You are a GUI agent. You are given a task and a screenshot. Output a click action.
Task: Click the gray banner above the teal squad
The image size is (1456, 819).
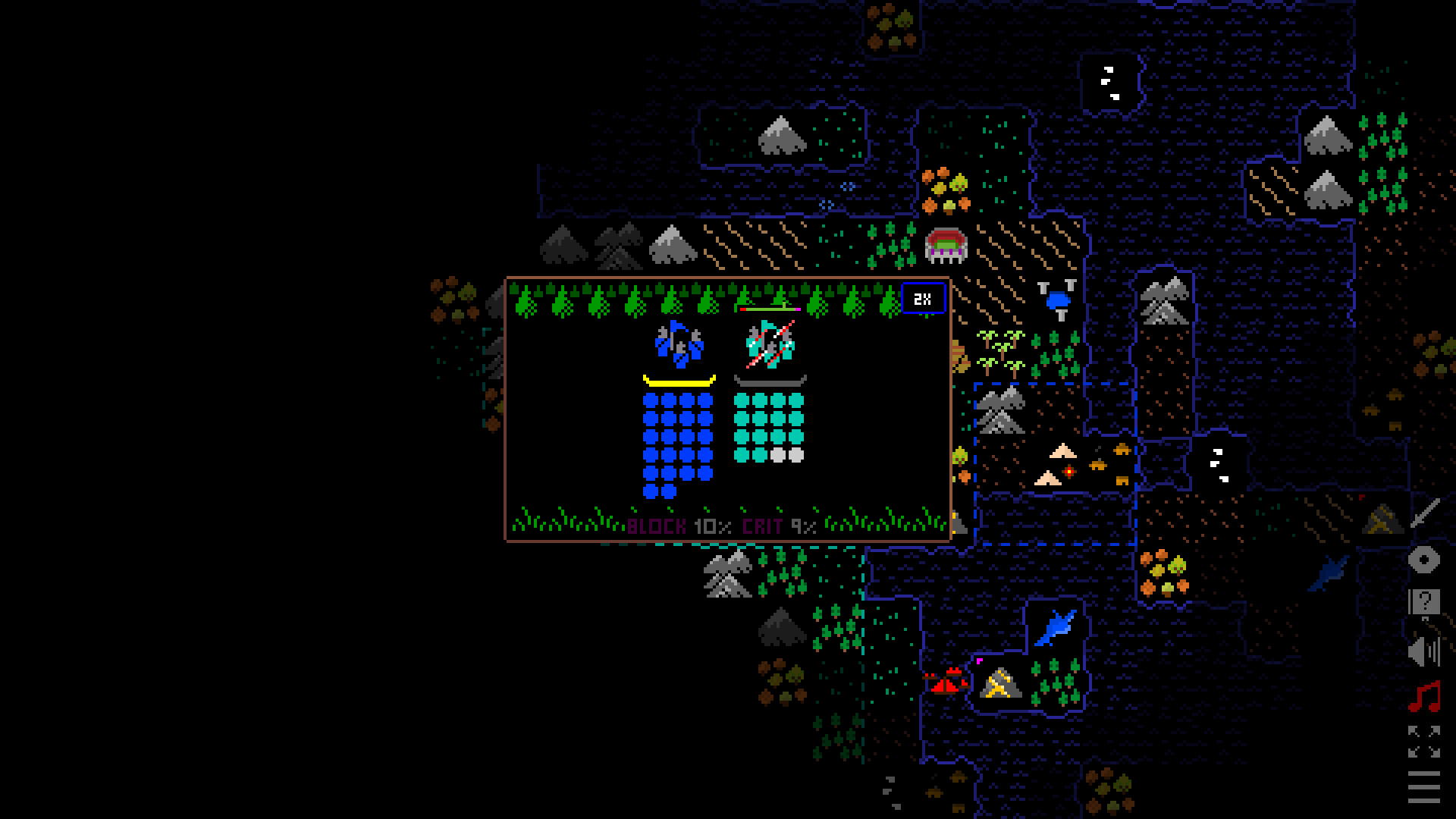point(770,379)
